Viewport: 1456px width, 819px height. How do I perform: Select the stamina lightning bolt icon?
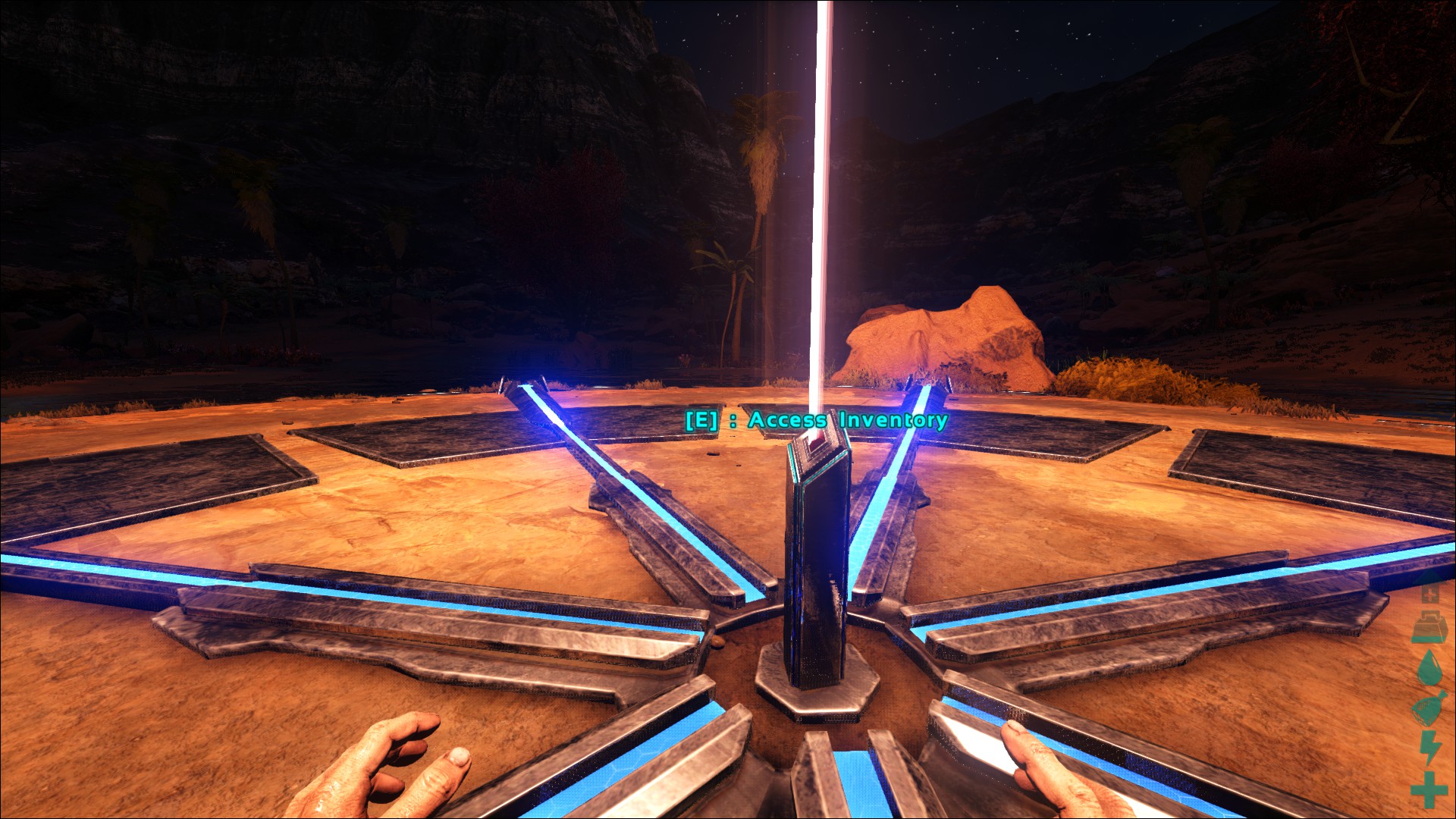click(x=1430, y=748)
